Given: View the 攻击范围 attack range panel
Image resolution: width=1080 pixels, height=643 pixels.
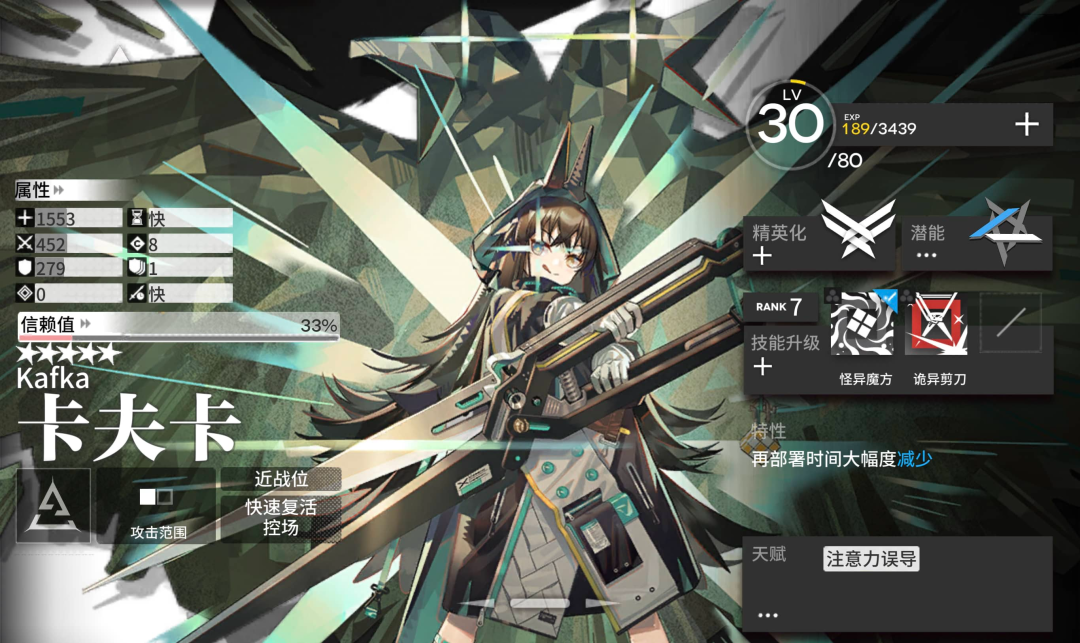Looking at the screenshot, I should tap(157, 507).
